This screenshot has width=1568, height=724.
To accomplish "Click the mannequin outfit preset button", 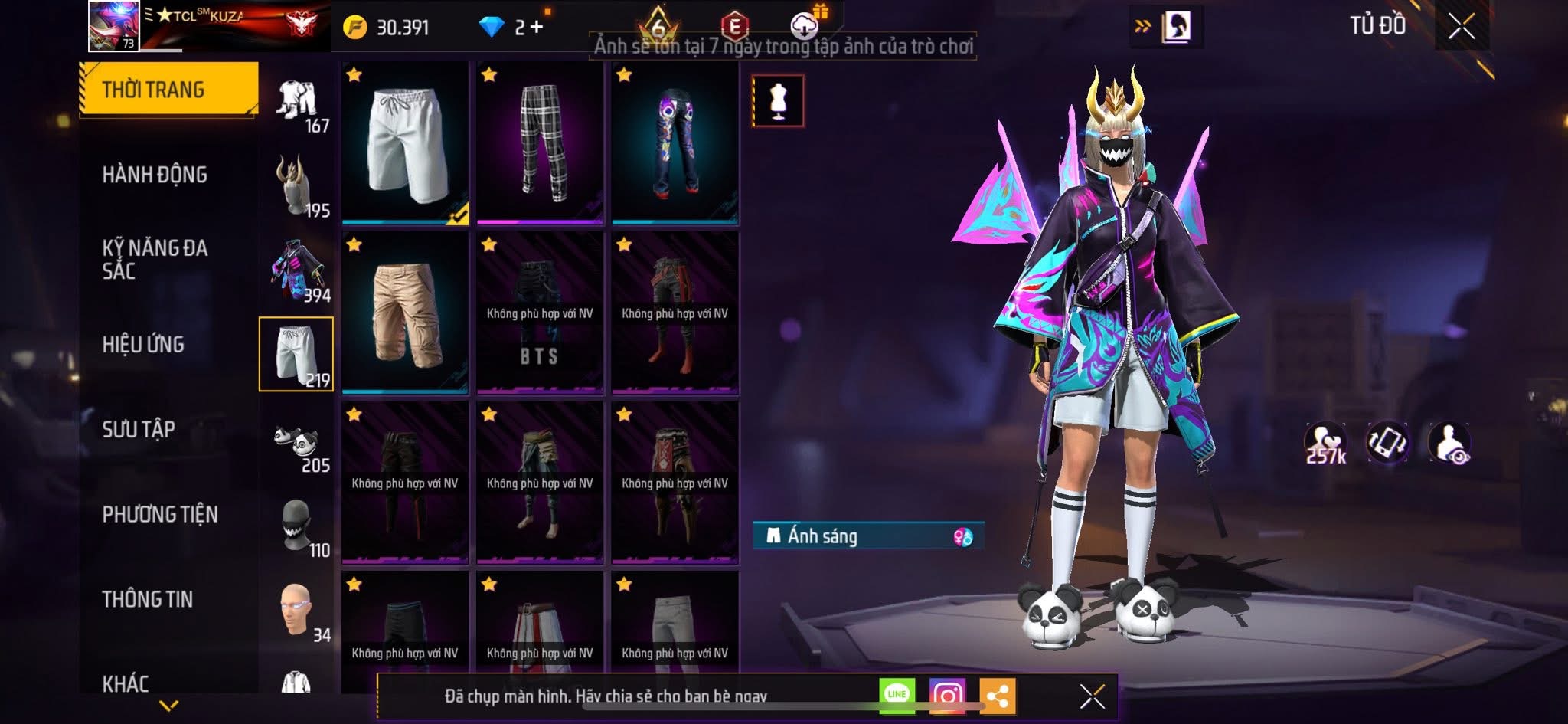I will click(x=778, y=100).
